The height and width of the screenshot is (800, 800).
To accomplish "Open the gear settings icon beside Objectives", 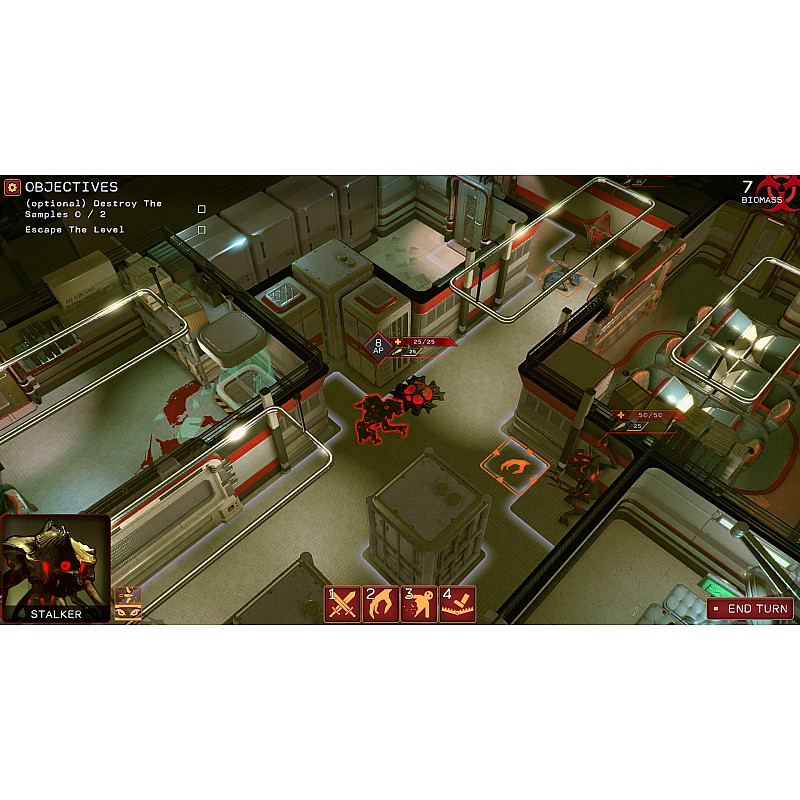I will coord(12,187).
